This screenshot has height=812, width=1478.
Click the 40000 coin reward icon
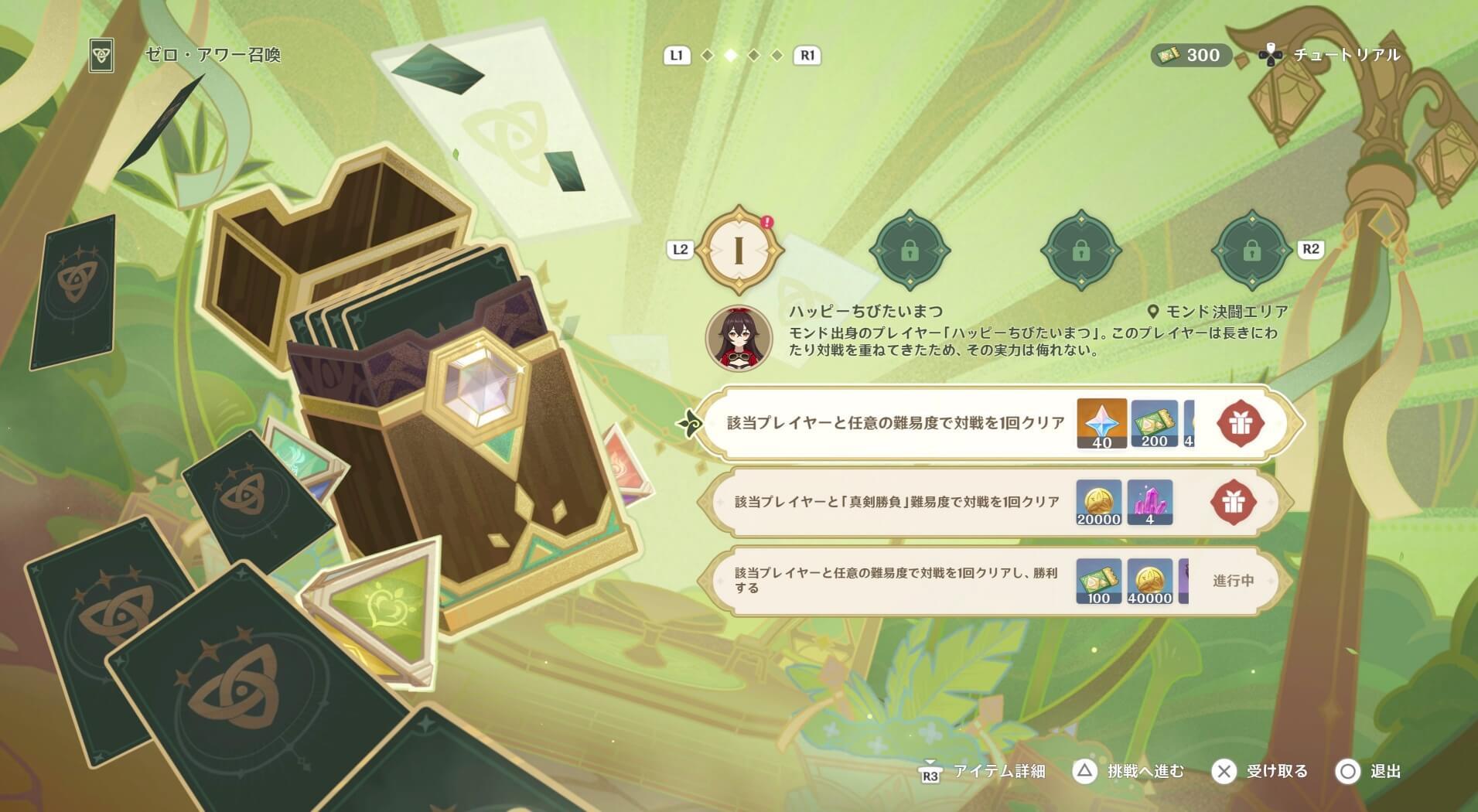click(1152, 582)
